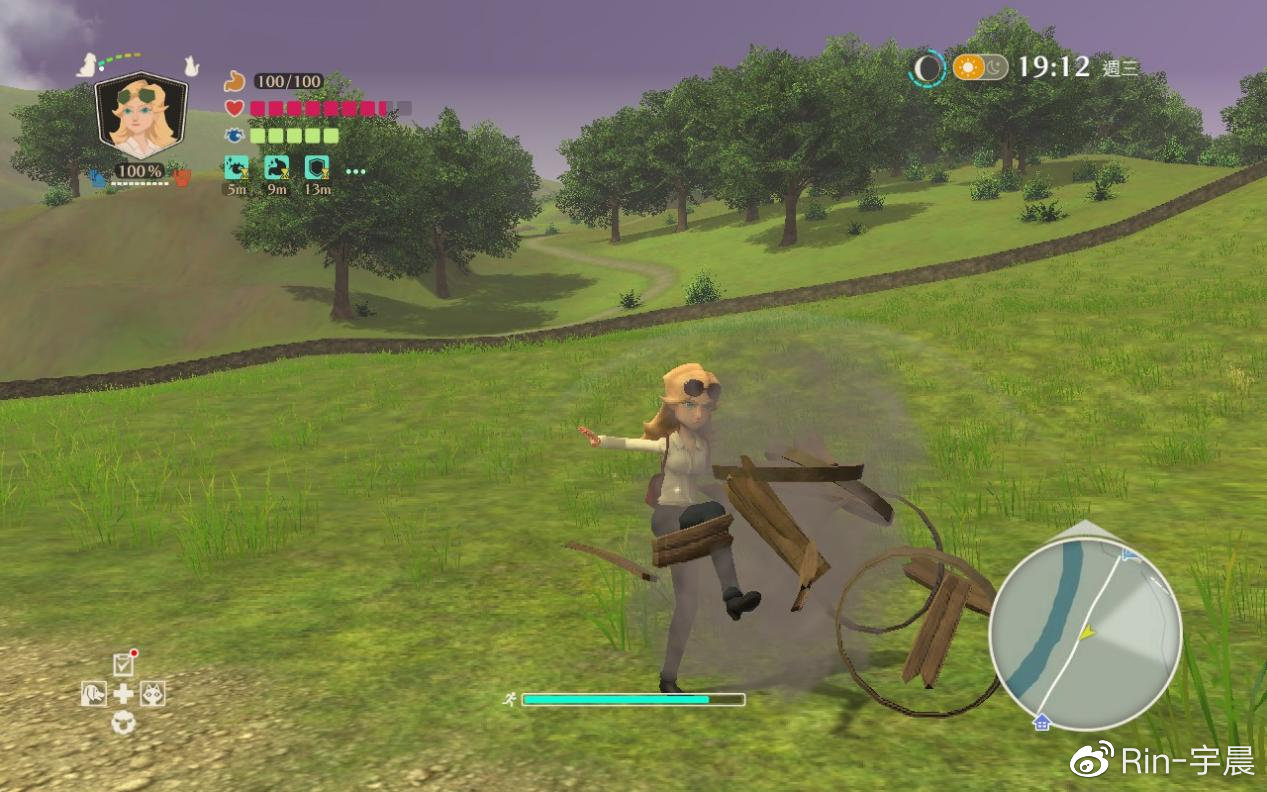1267x792 pixels.
Task: Select the sheep shortcut icon
Action: click(123, 721)
